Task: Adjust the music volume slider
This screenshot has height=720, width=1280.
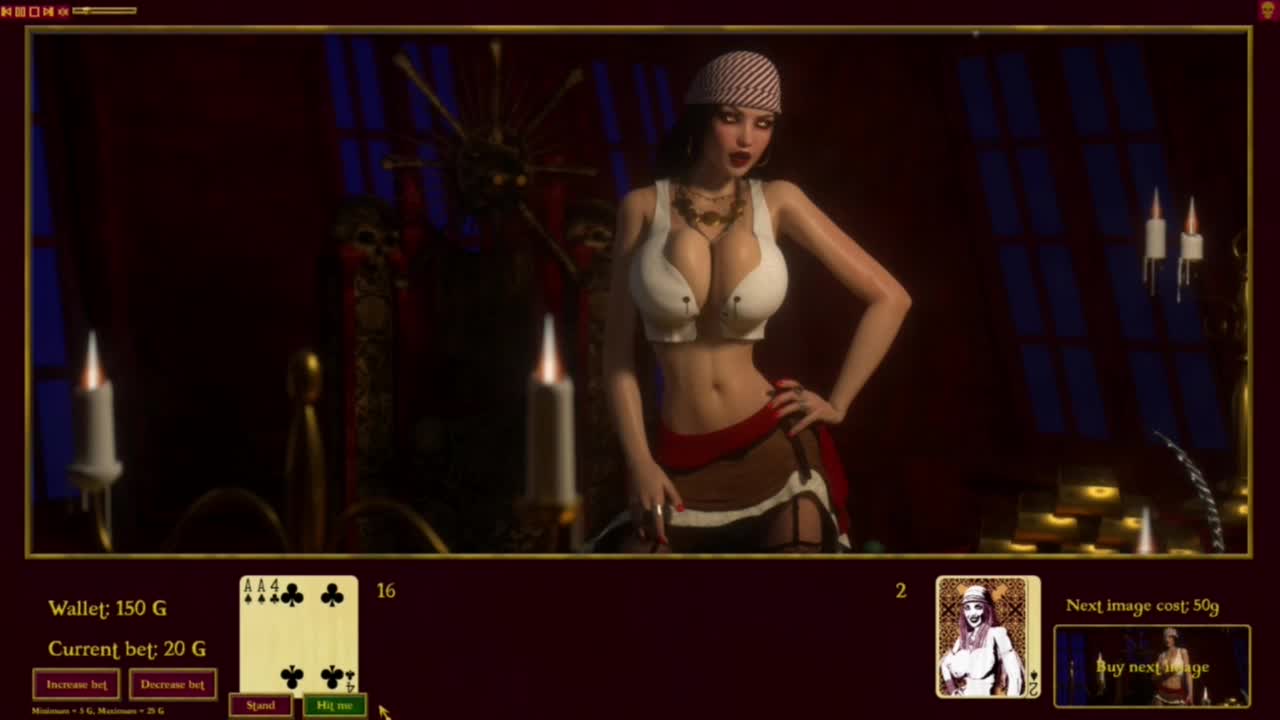Action: click(x=105, y=11)
